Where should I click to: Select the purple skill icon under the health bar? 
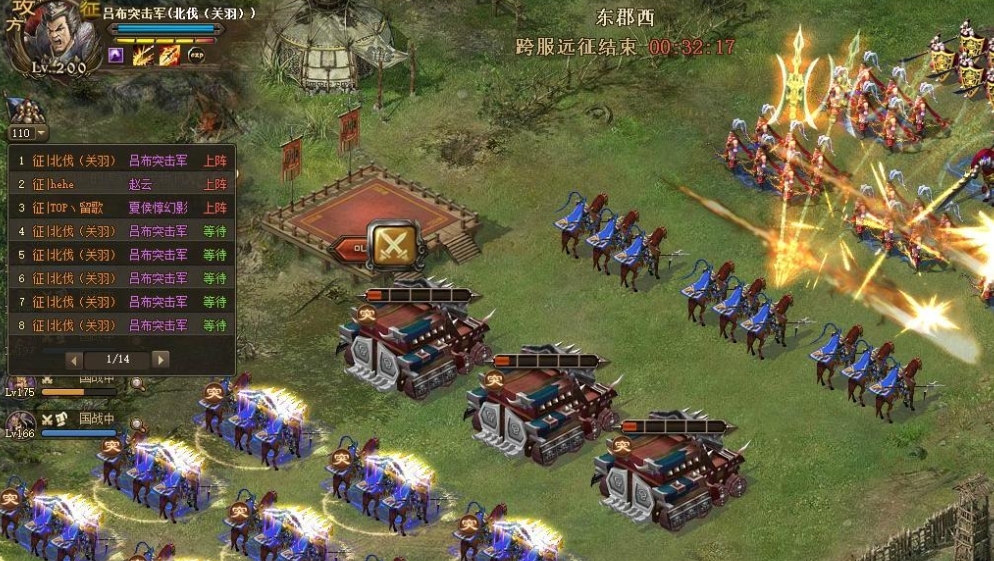(116, 56)
